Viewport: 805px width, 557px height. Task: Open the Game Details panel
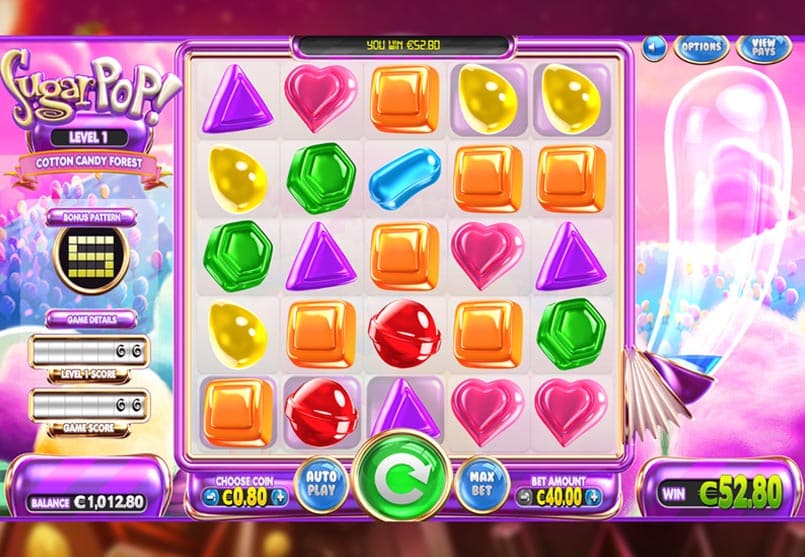tap(90, 319)
